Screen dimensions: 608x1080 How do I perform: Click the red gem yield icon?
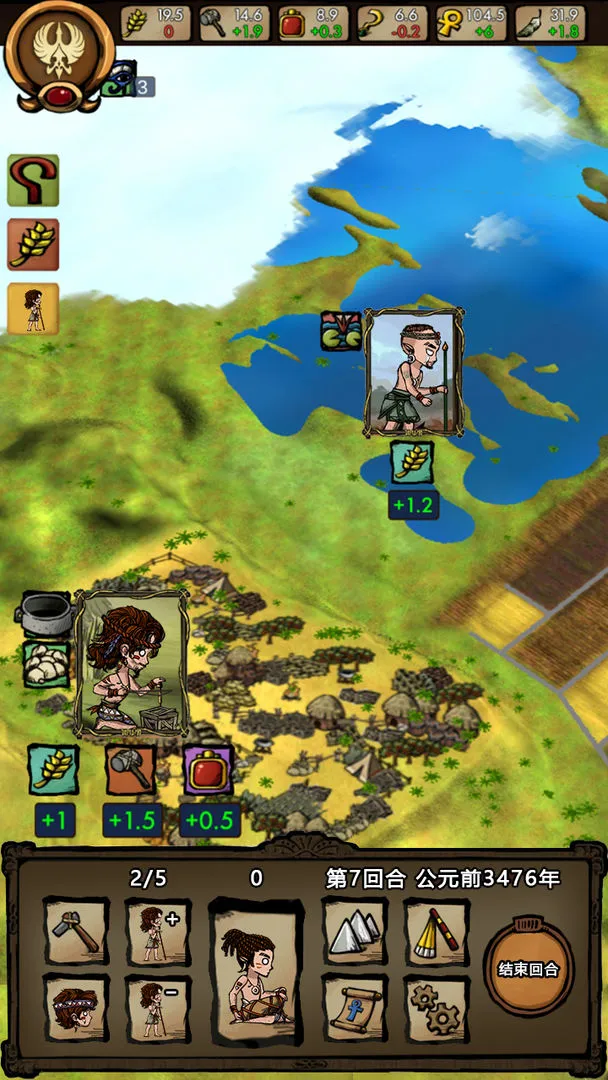click(208, 770)
